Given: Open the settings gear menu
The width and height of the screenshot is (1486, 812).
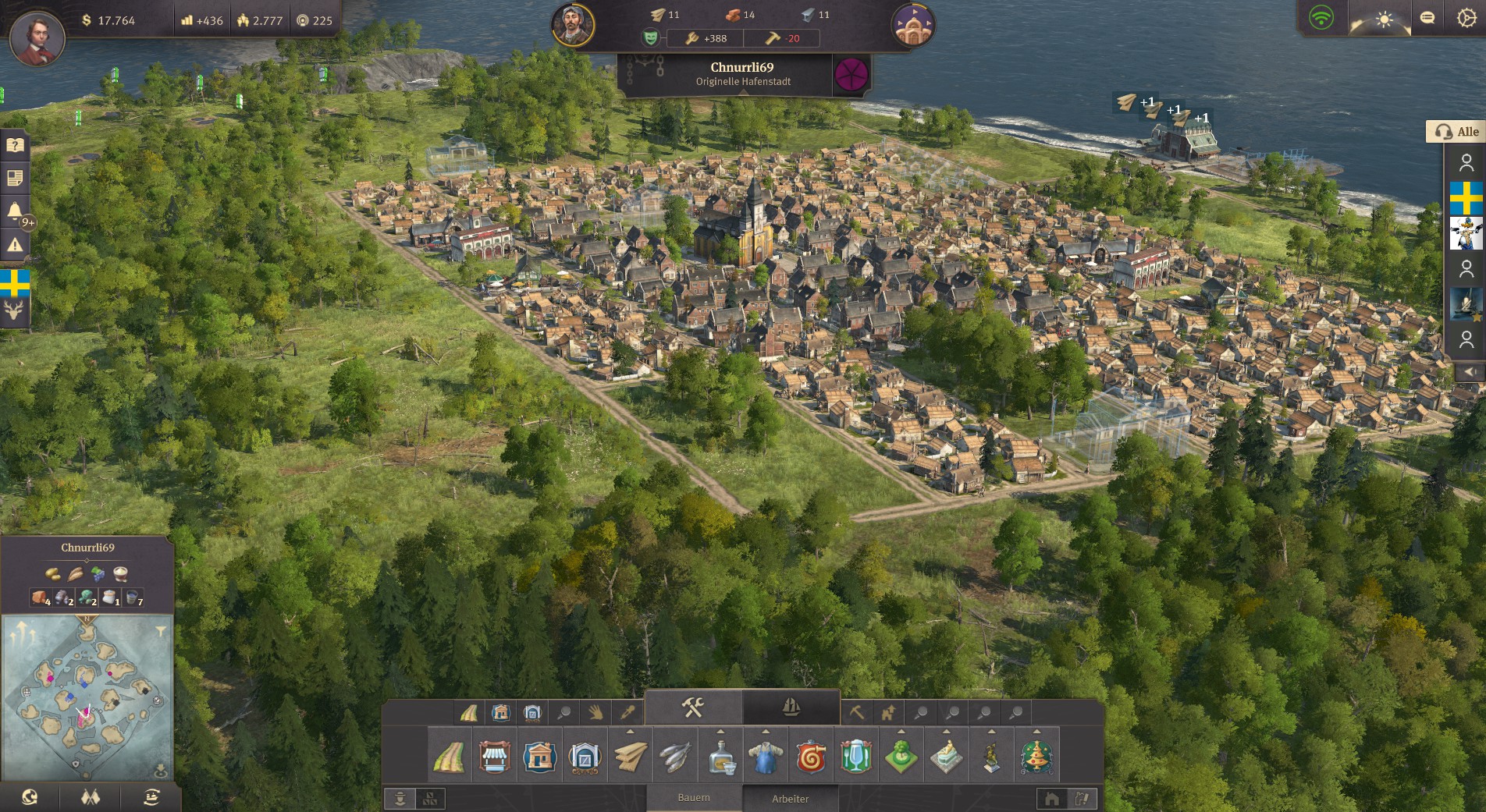Looking at the screenshot, I should pos(1466,19).
